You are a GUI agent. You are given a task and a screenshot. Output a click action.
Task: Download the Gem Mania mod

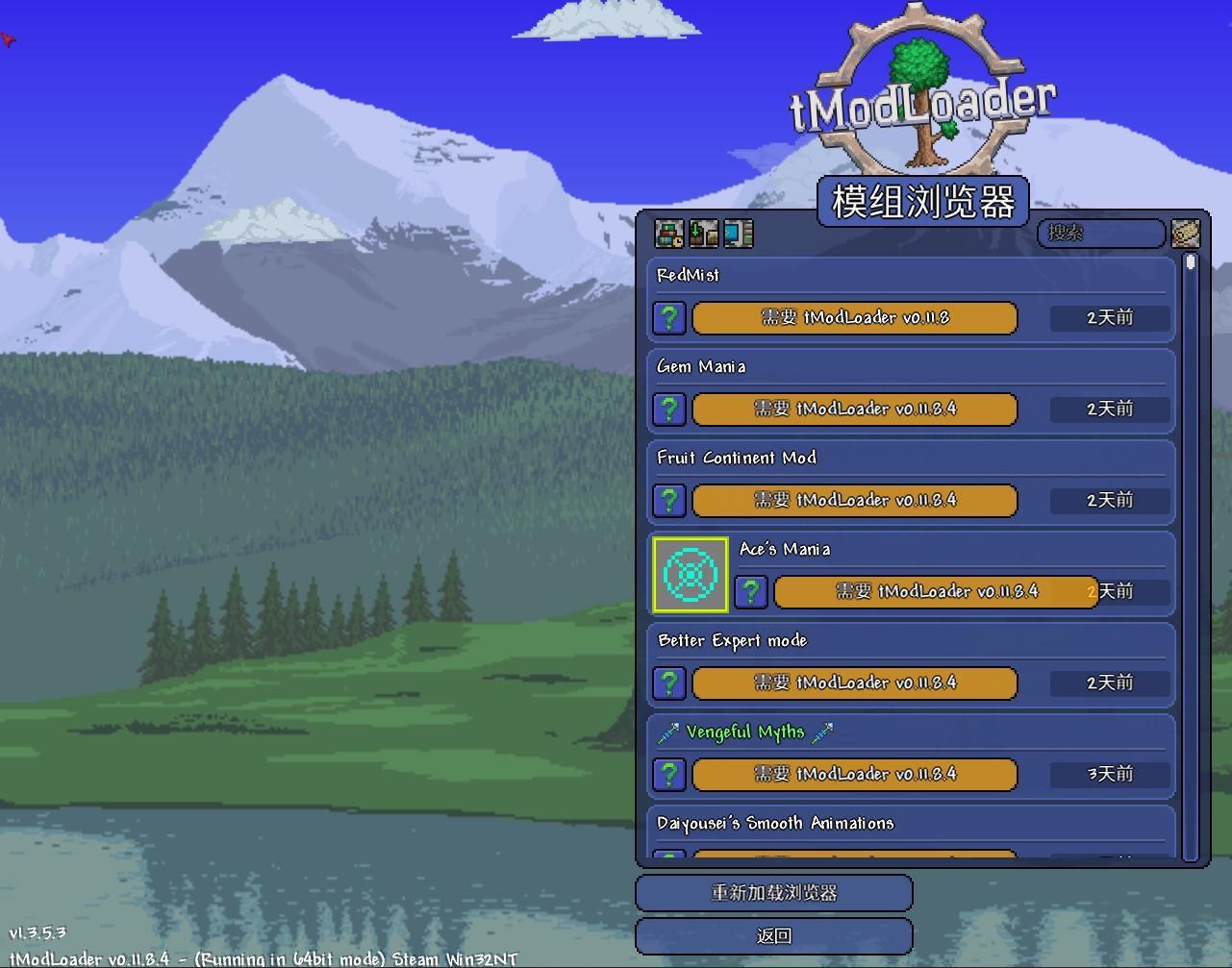pyautogui.click(x=853, y=409)
